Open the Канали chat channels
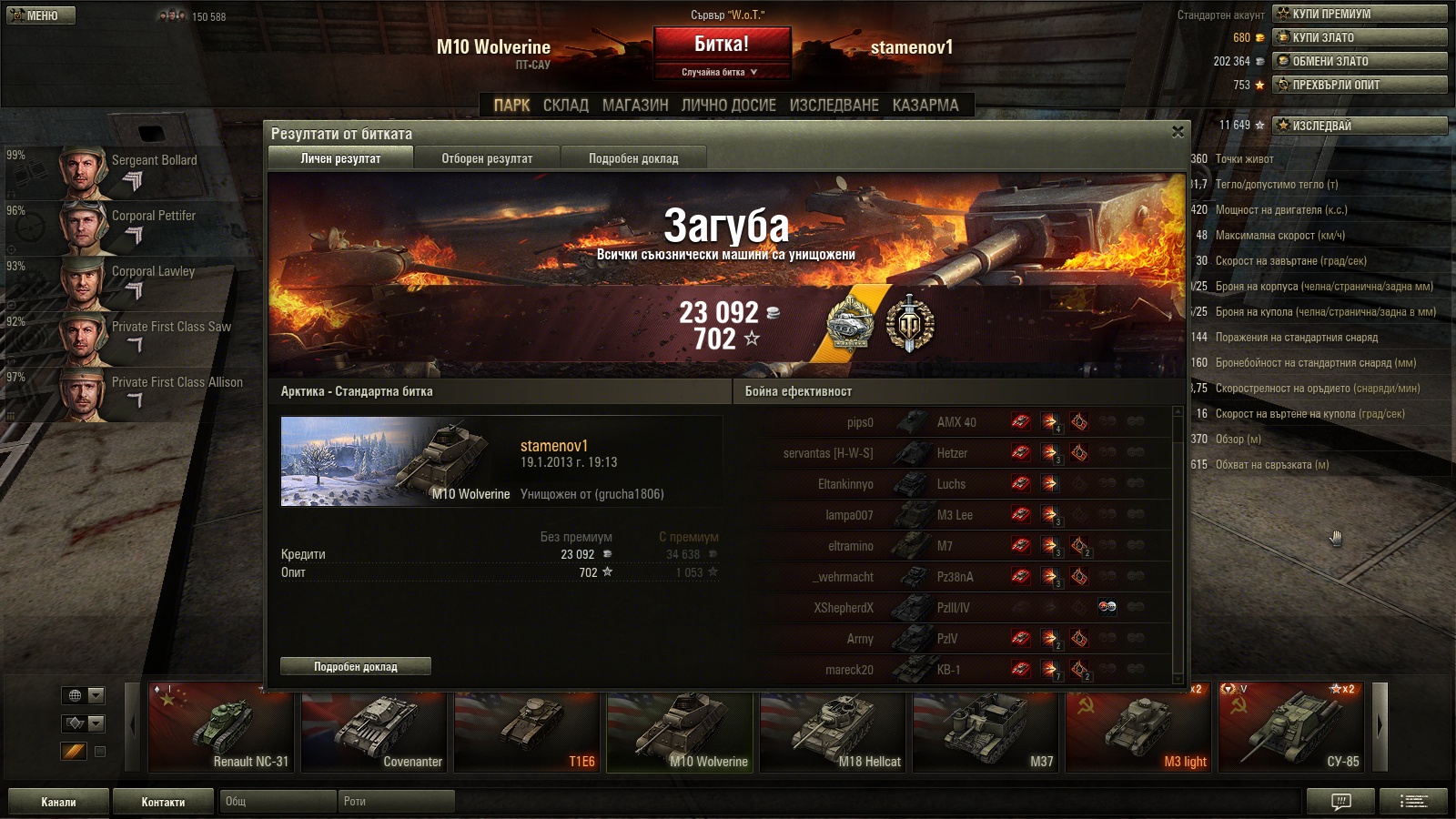The height and width of the screenshot is (819, 1456). 58,802
